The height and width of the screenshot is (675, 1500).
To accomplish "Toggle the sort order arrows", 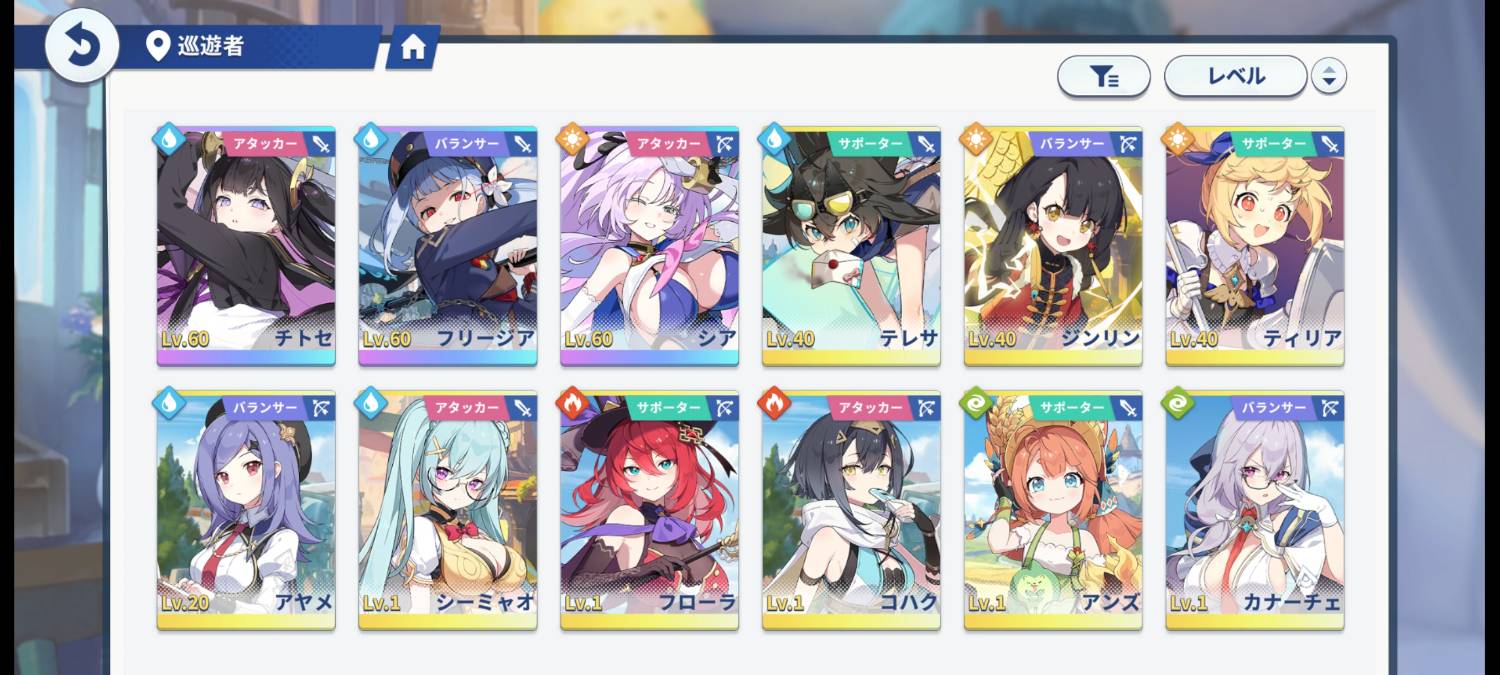I will [1329, 76].
